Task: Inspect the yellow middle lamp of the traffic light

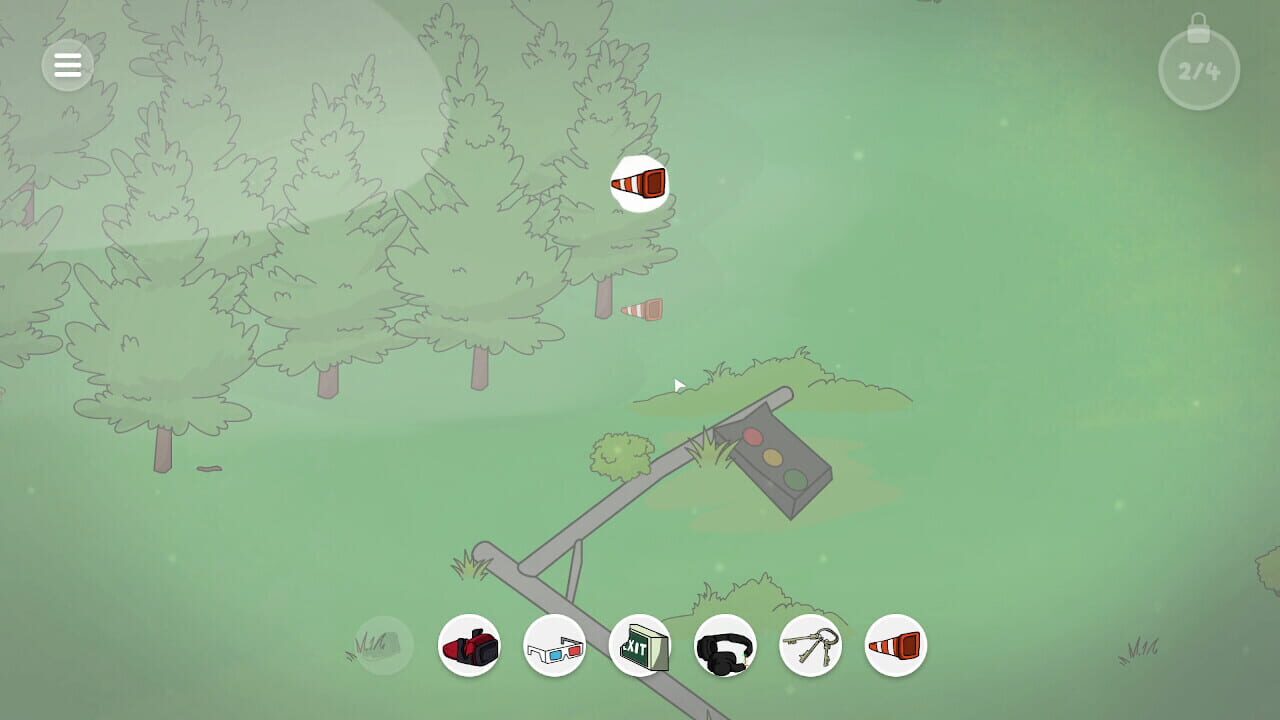Action: pos(772,458)
